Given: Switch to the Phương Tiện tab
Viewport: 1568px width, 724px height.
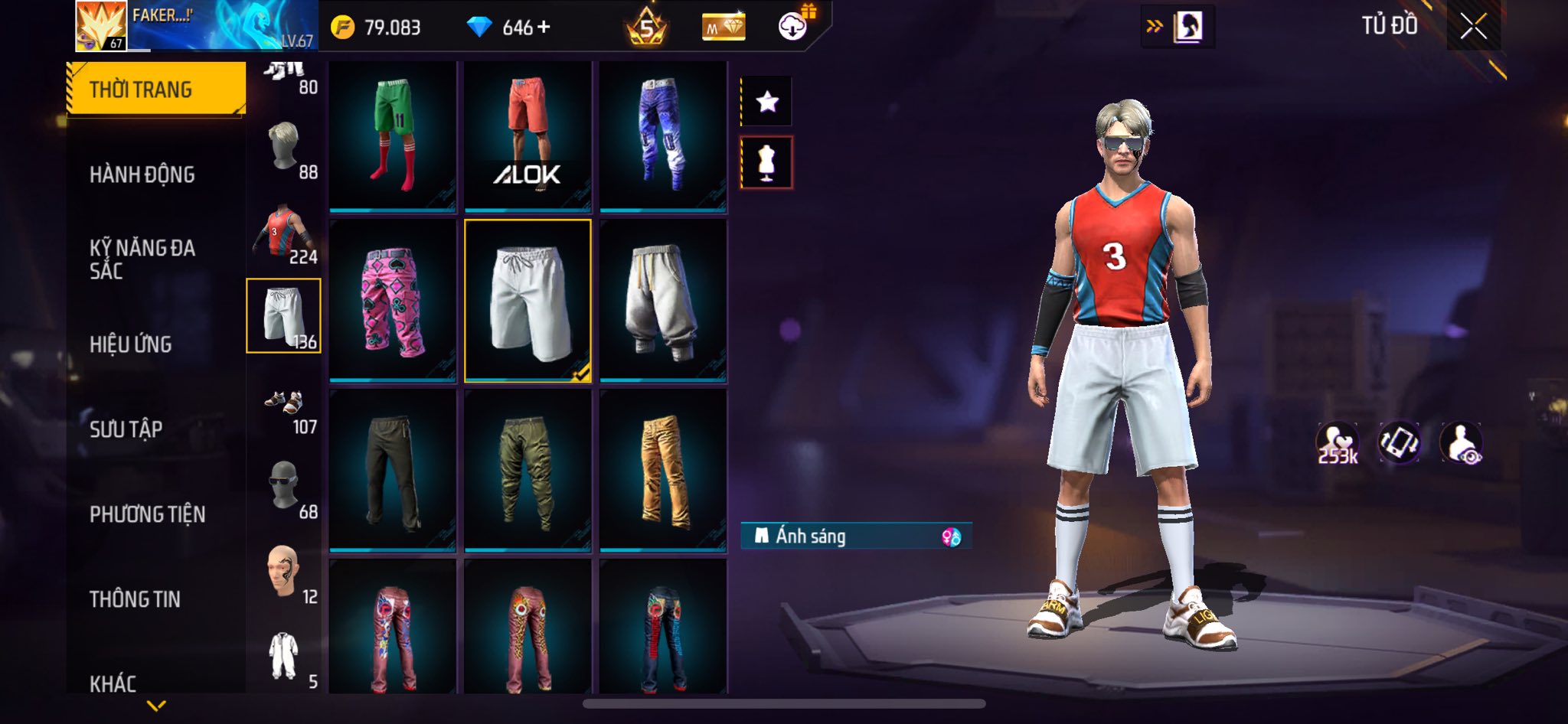Looking at the screenshot, I should pyautogui.click(x=148, y=514).
